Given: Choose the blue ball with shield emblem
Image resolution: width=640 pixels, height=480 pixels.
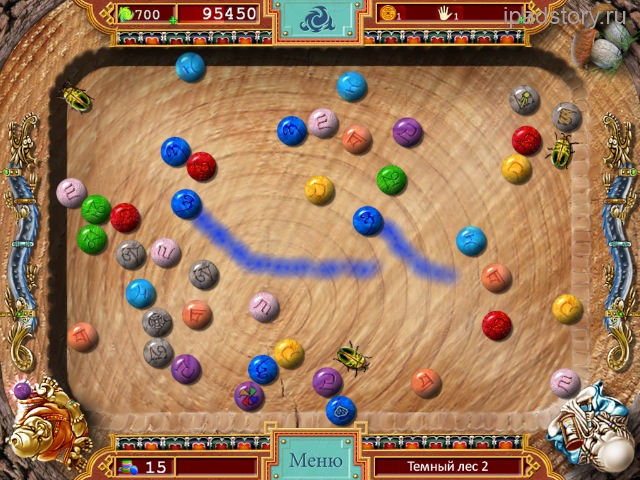Looking at the screenshot, I should [341, 410].
